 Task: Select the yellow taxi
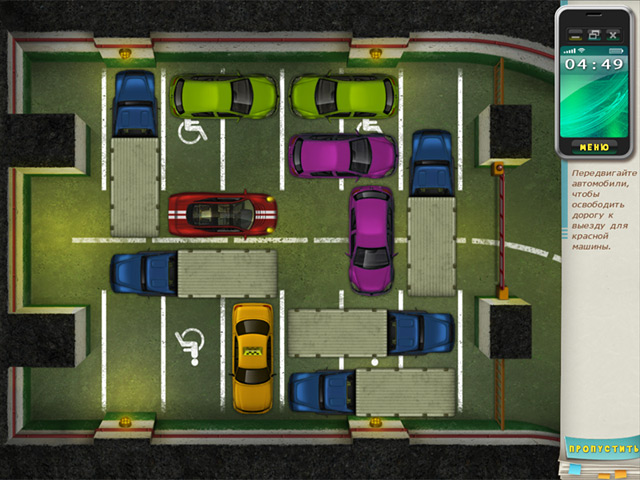pos(253,357)
